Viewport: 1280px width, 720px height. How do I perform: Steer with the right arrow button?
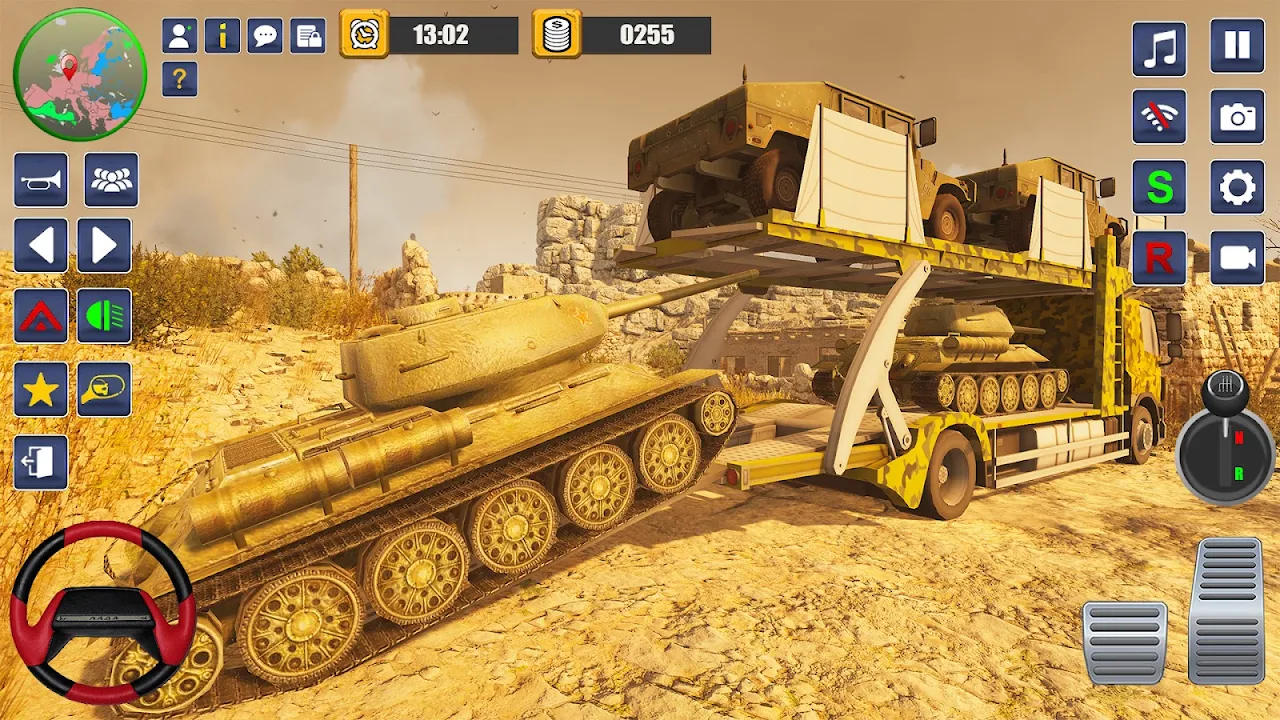[105, 246]
